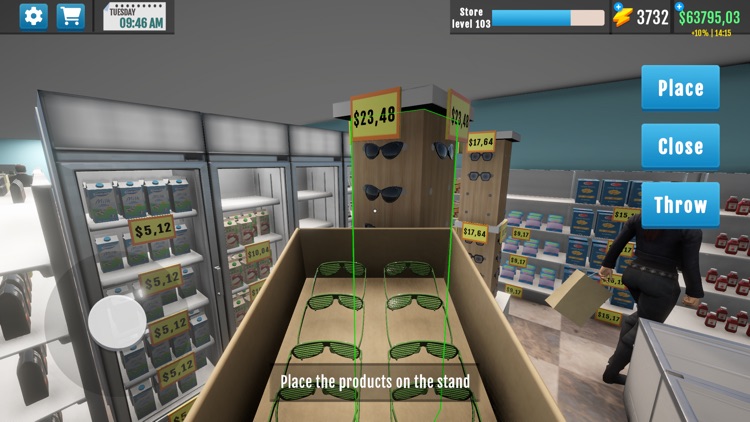This screenshot has width=750, height=422.
Task: Add more lightning bolt energy
Action: (x=617, y=6)
